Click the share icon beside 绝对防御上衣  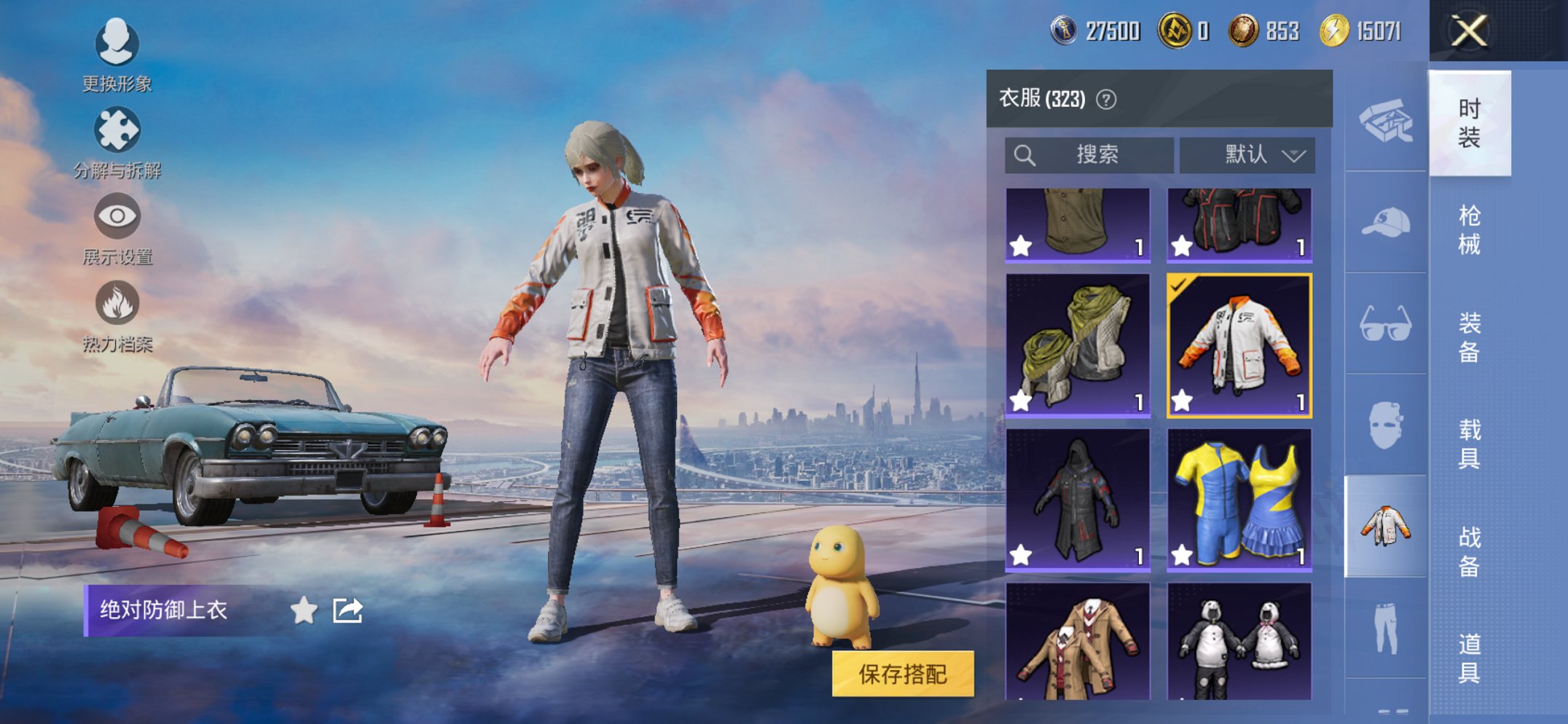pos(348,612)
